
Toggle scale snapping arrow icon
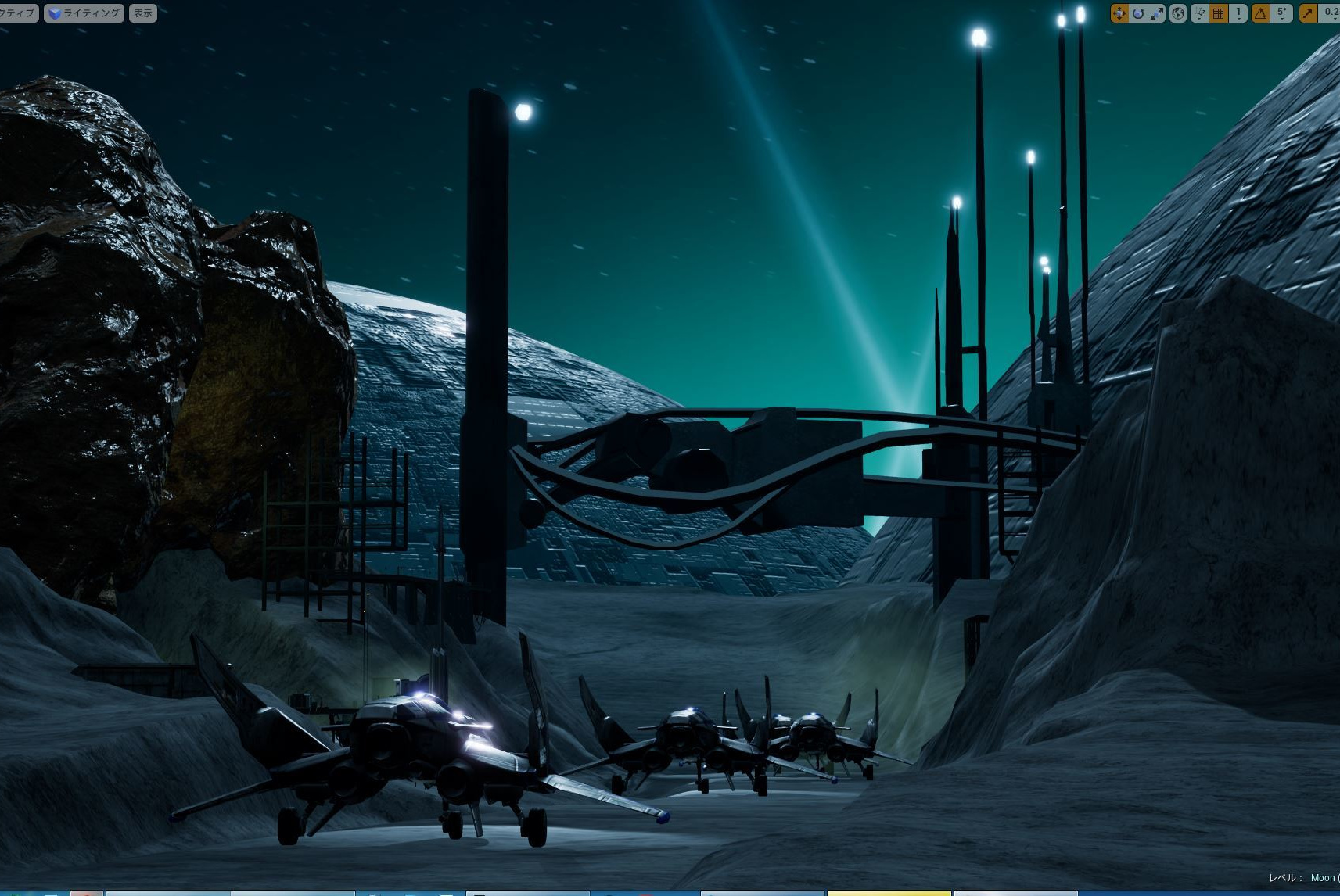pos(1308,13)
